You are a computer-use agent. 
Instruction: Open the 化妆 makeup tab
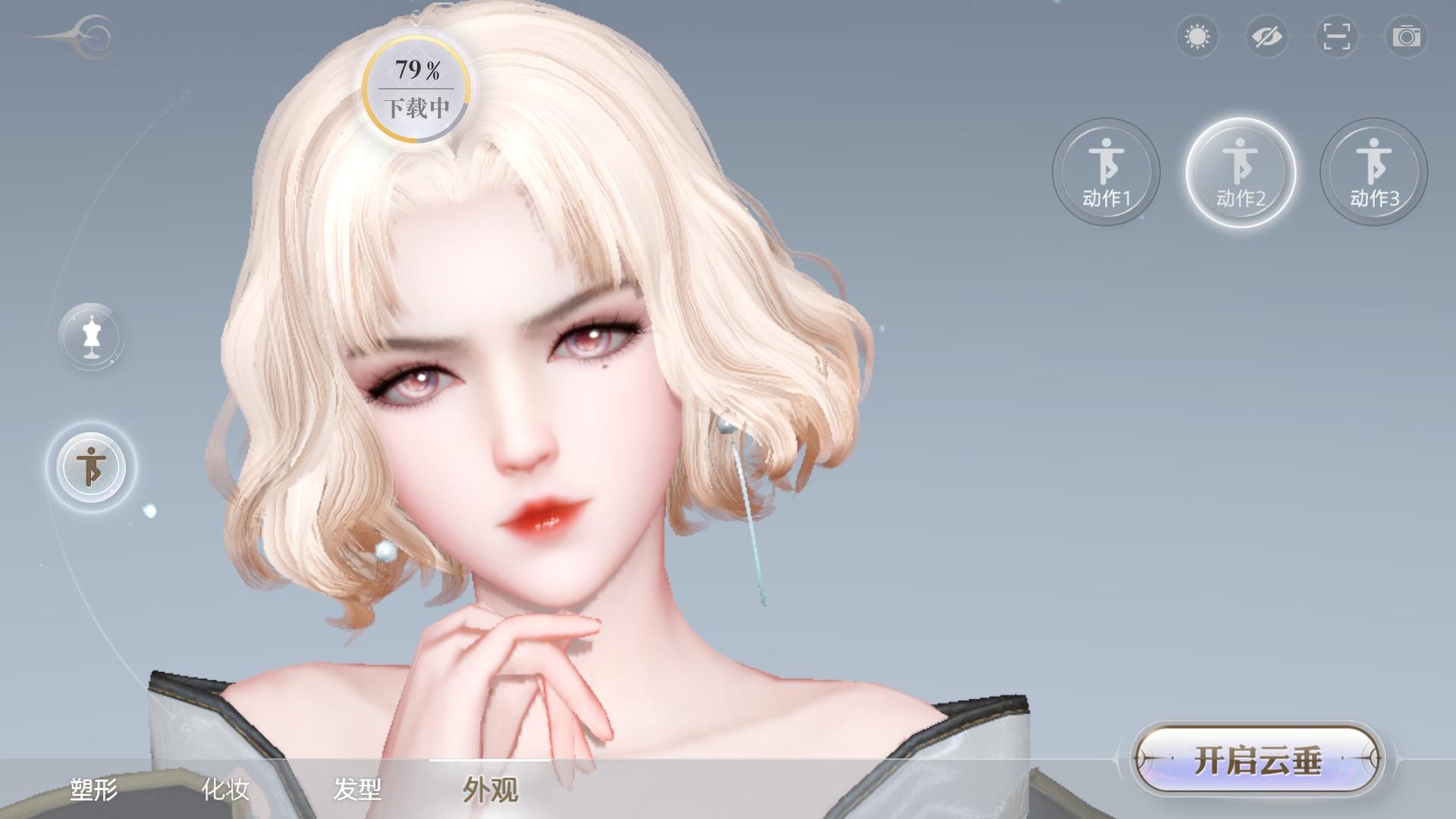pos(225,790)
